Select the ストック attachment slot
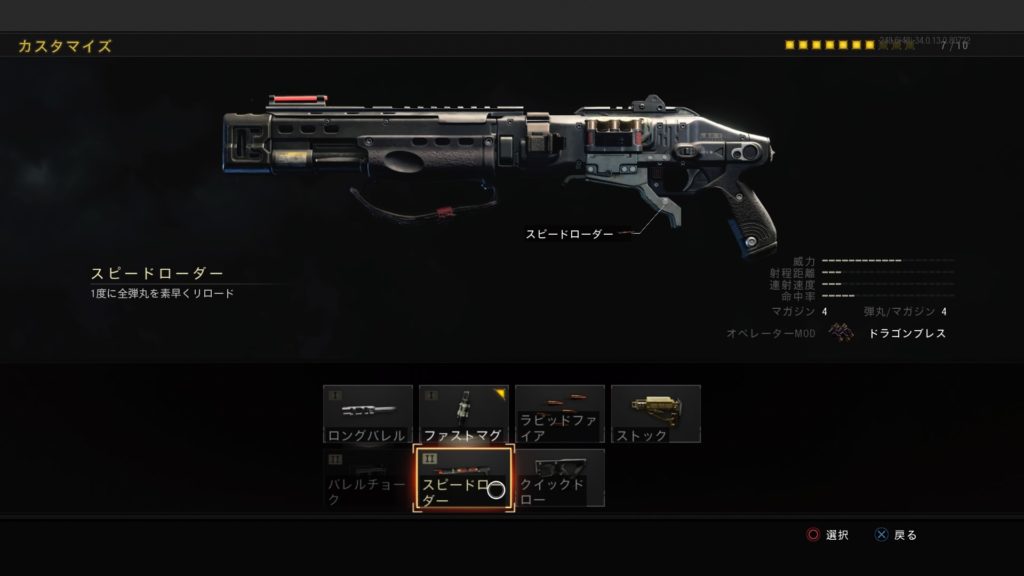 coord(655,414)
